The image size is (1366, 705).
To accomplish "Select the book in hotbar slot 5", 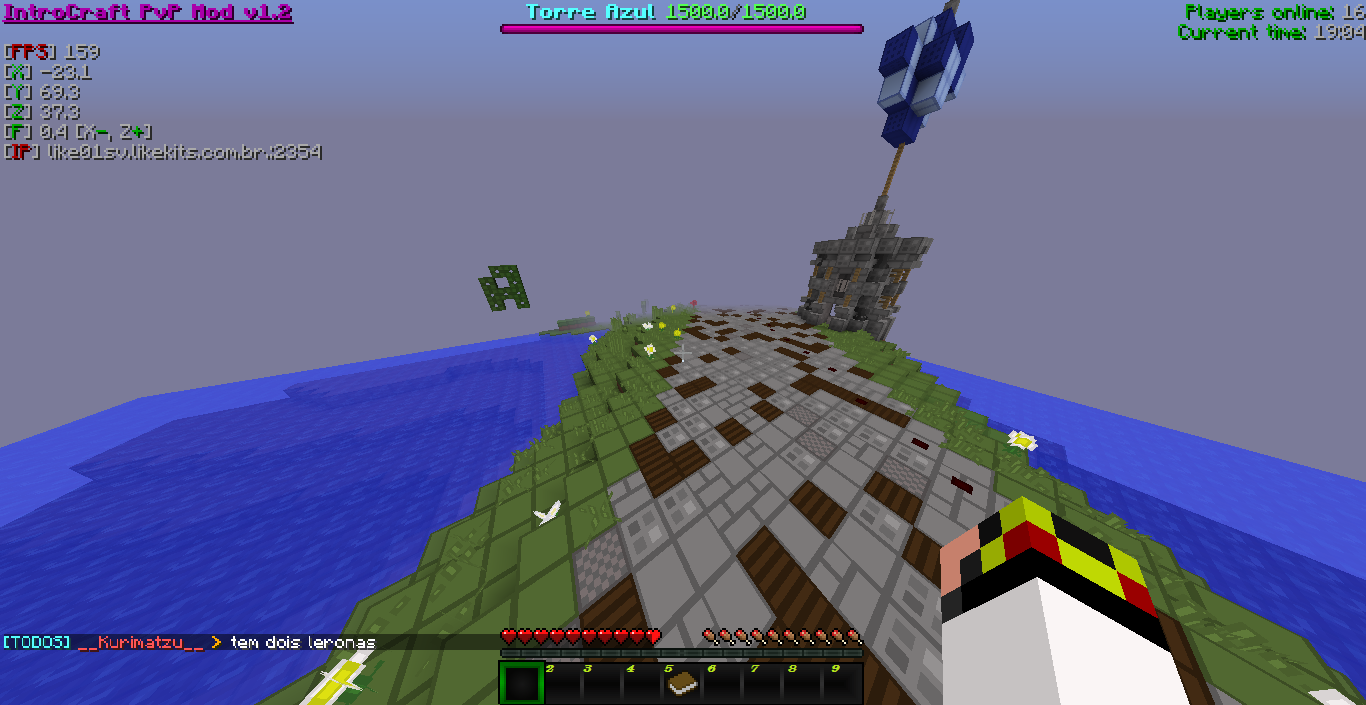I will tap(681, 683).
